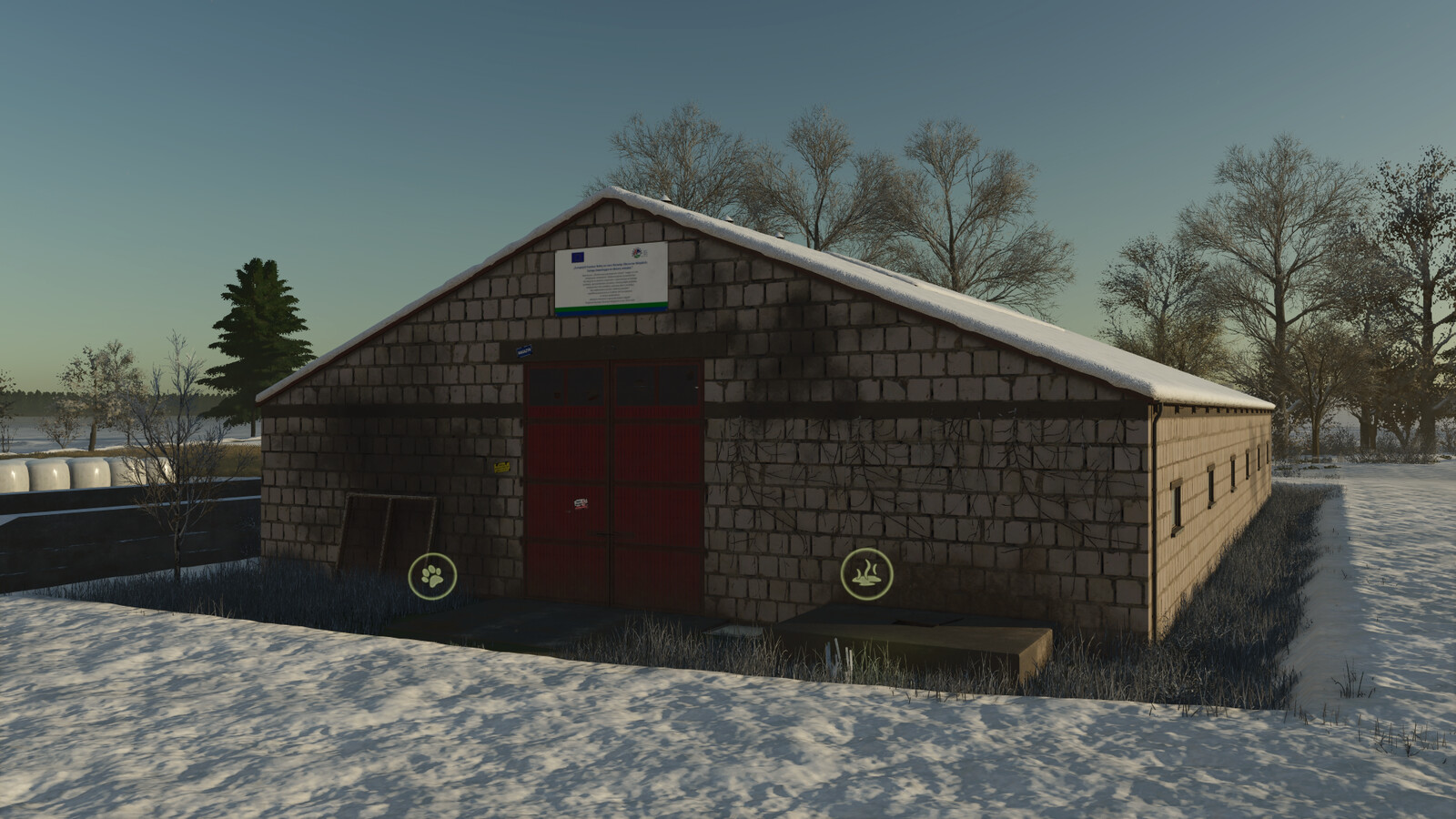
Task: Click the EU flag emblem on the sign
Action: (577, 257)
